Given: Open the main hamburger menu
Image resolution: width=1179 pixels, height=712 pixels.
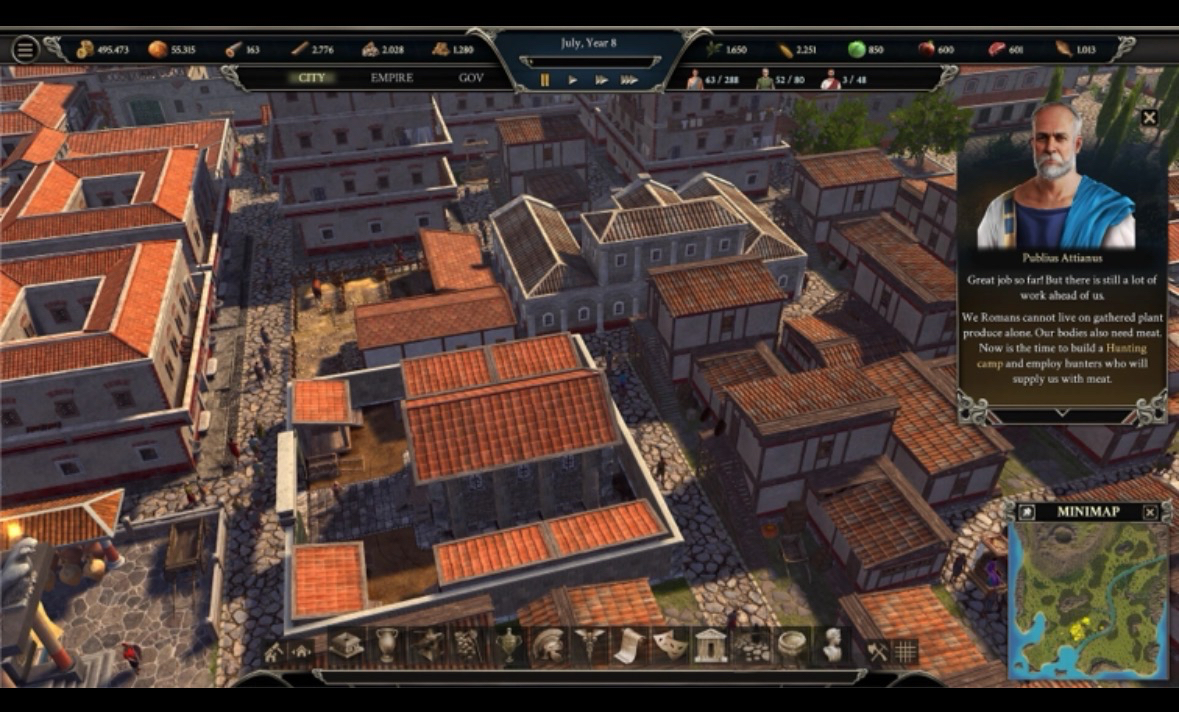Looking at the screenshot, I should click(x=25, y=49).
